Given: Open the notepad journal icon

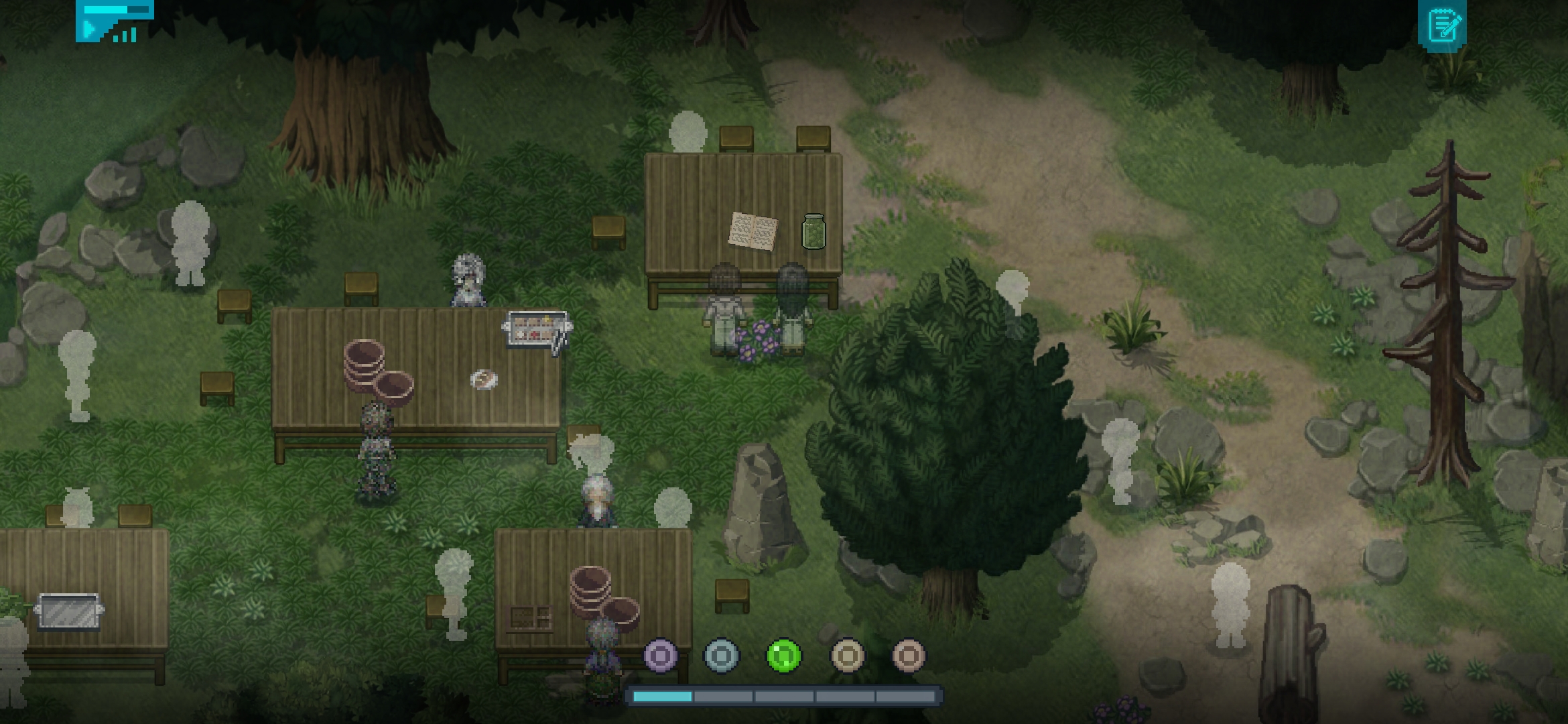Looking at the screenshot, I should 1441,25.
